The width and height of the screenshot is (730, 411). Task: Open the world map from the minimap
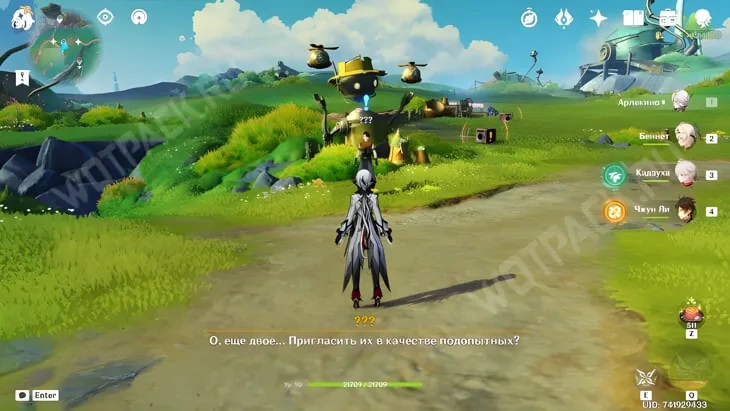[x=64, y=50]
